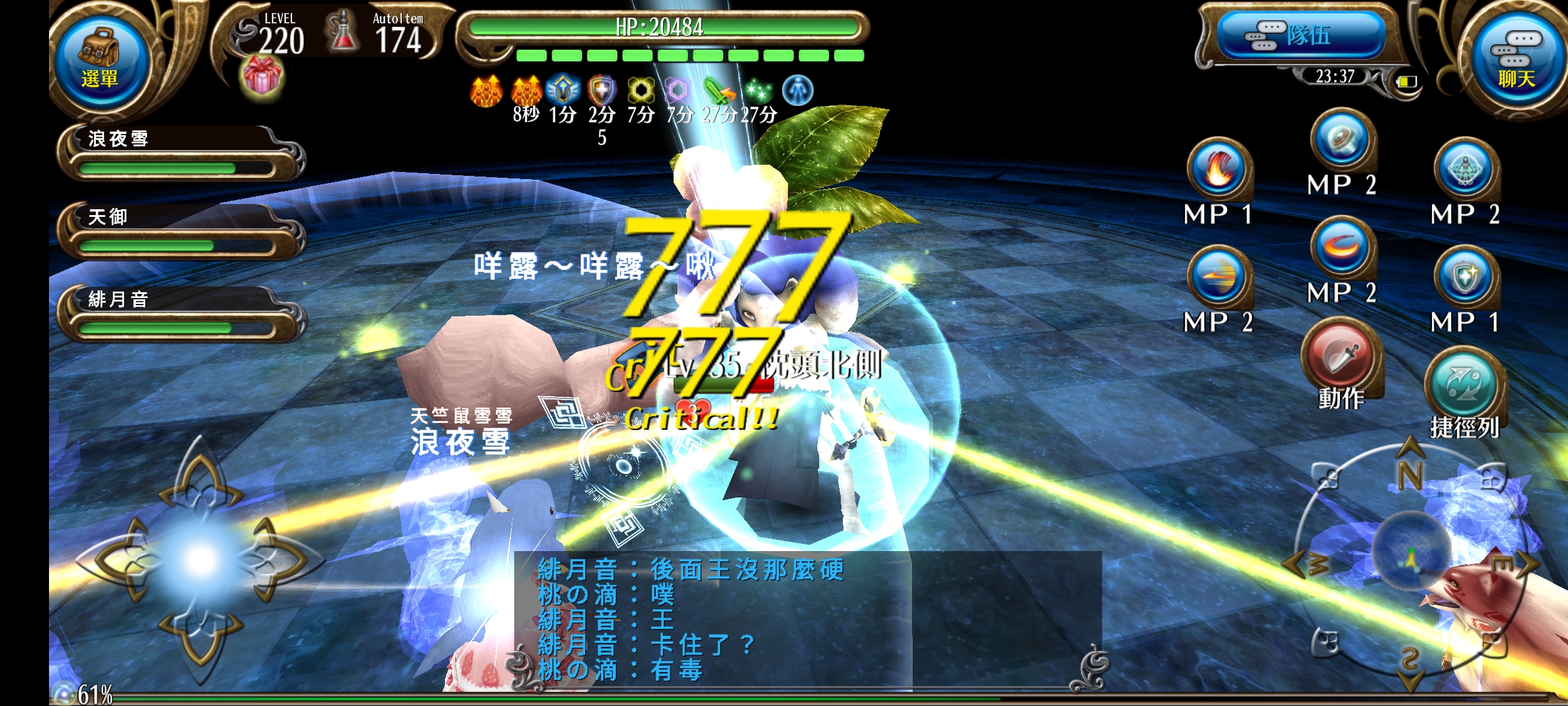Activate the flame skill icon

pos(1218,169)
